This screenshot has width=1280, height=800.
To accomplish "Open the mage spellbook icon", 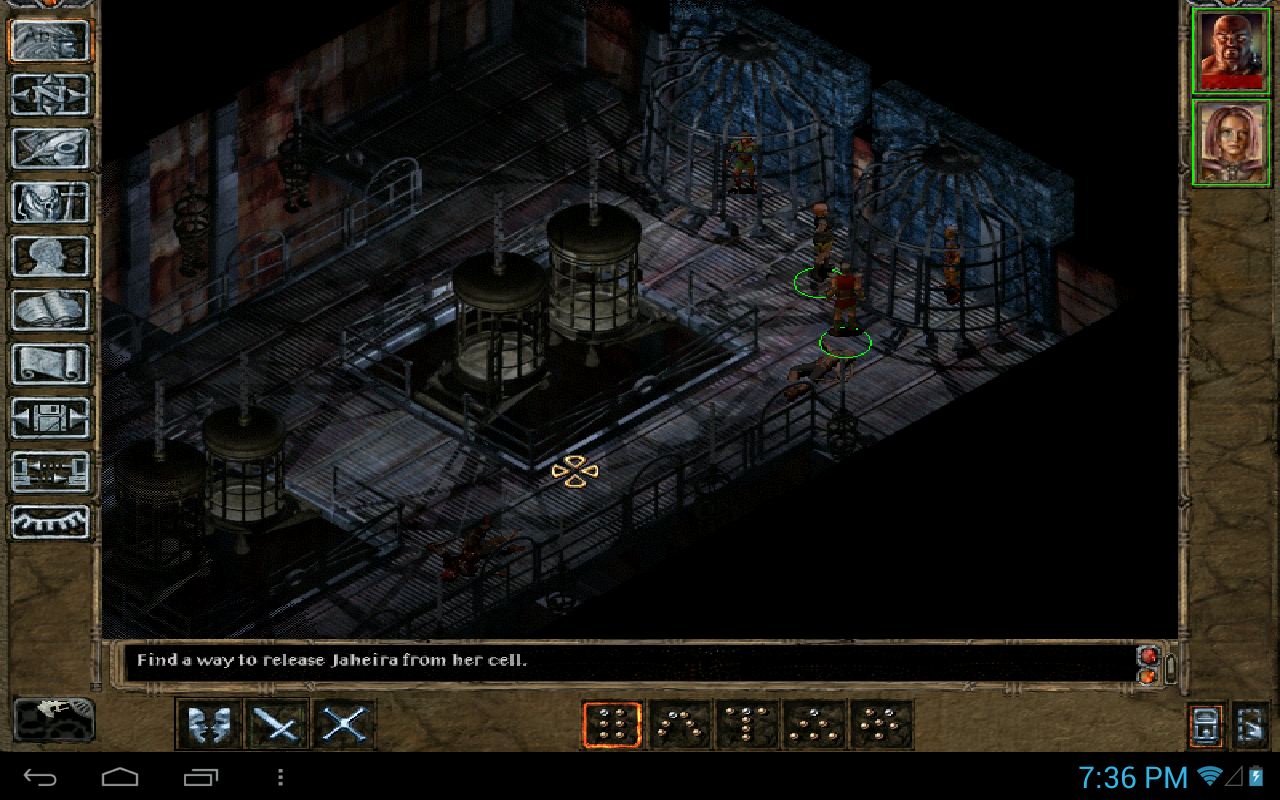I will [x=50, y=310].
